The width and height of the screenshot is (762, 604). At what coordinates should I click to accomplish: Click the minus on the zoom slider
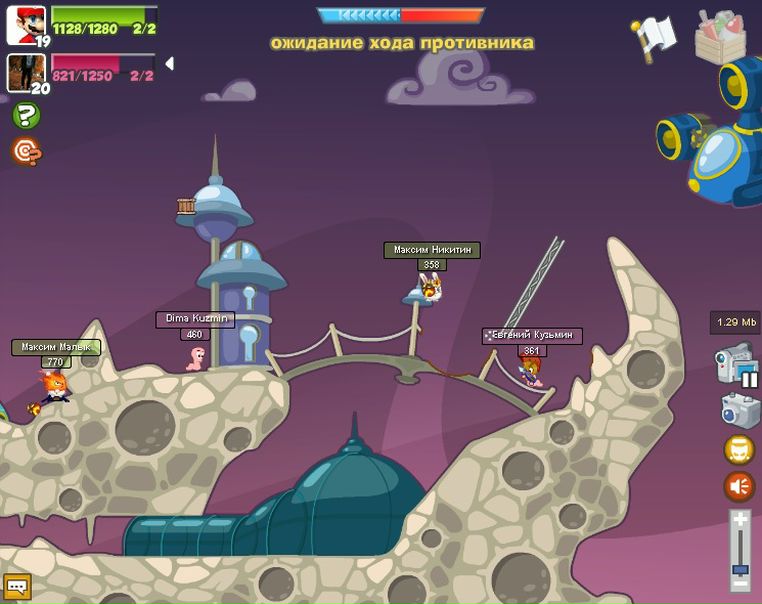click(739, 583)
